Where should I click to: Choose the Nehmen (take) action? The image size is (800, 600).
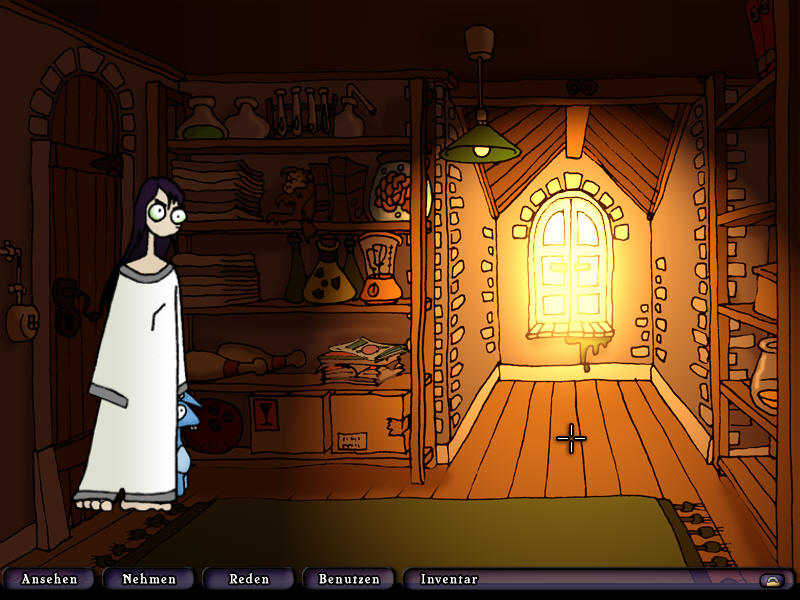point(148,579)
